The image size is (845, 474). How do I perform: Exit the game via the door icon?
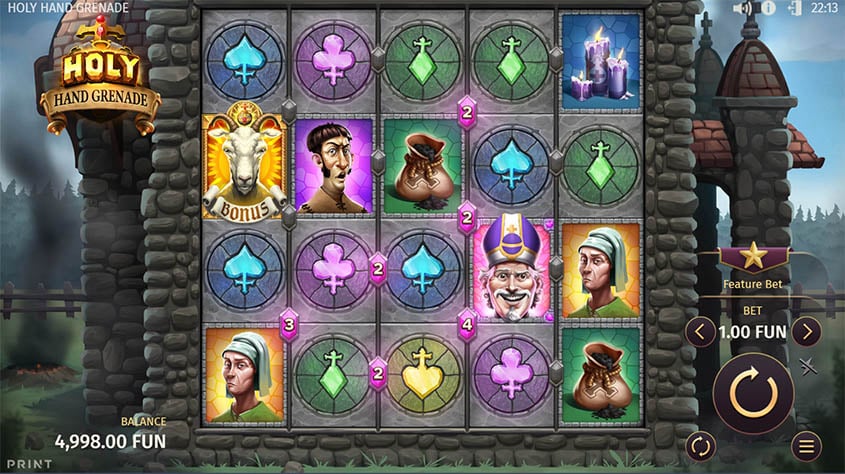pyautogui.click(x=795, y=9)
